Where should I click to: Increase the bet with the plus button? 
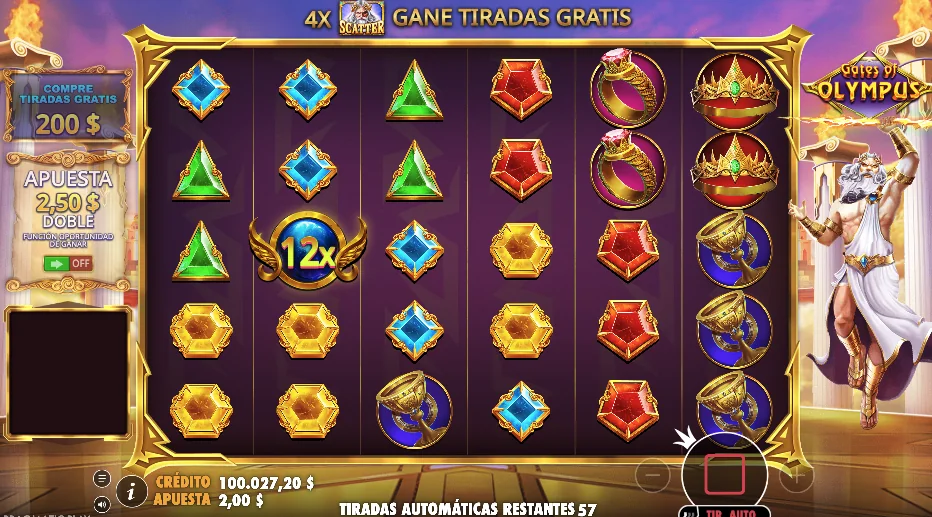coord(796,473)
